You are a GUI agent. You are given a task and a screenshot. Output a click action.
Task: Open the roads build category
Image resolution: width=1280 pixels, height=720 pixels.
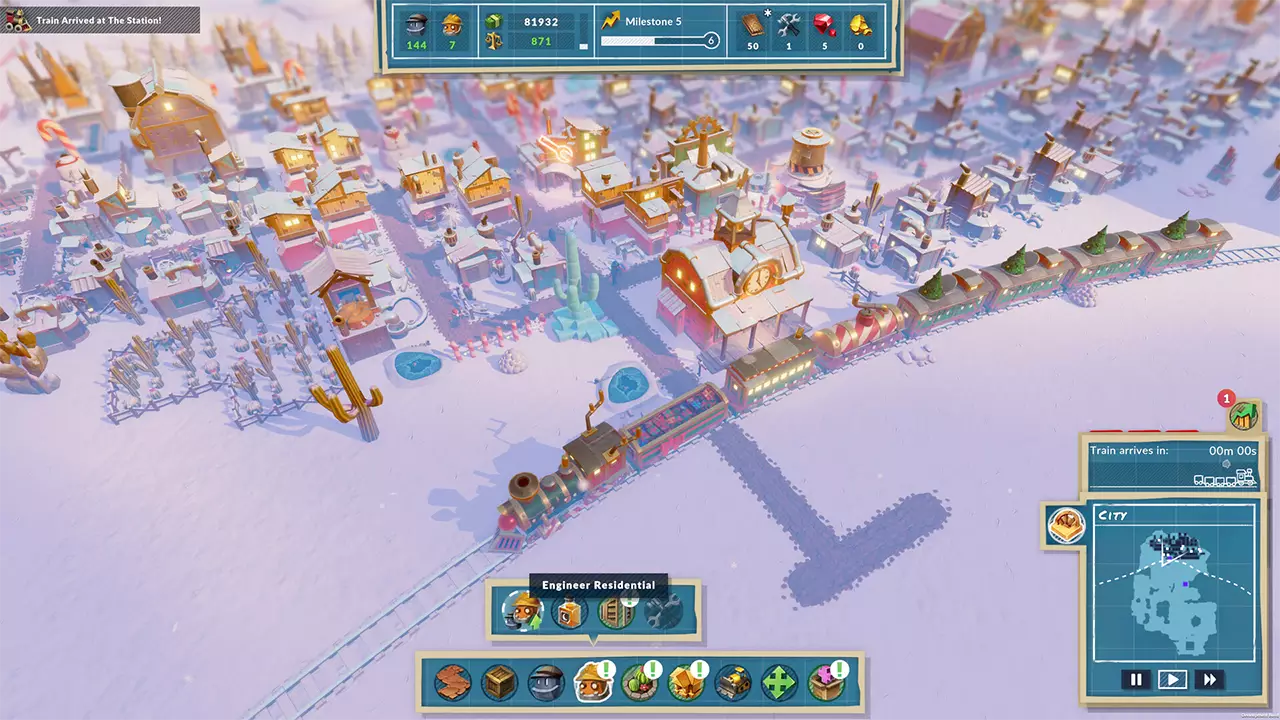pyautogui.click(x=453, y=683)
